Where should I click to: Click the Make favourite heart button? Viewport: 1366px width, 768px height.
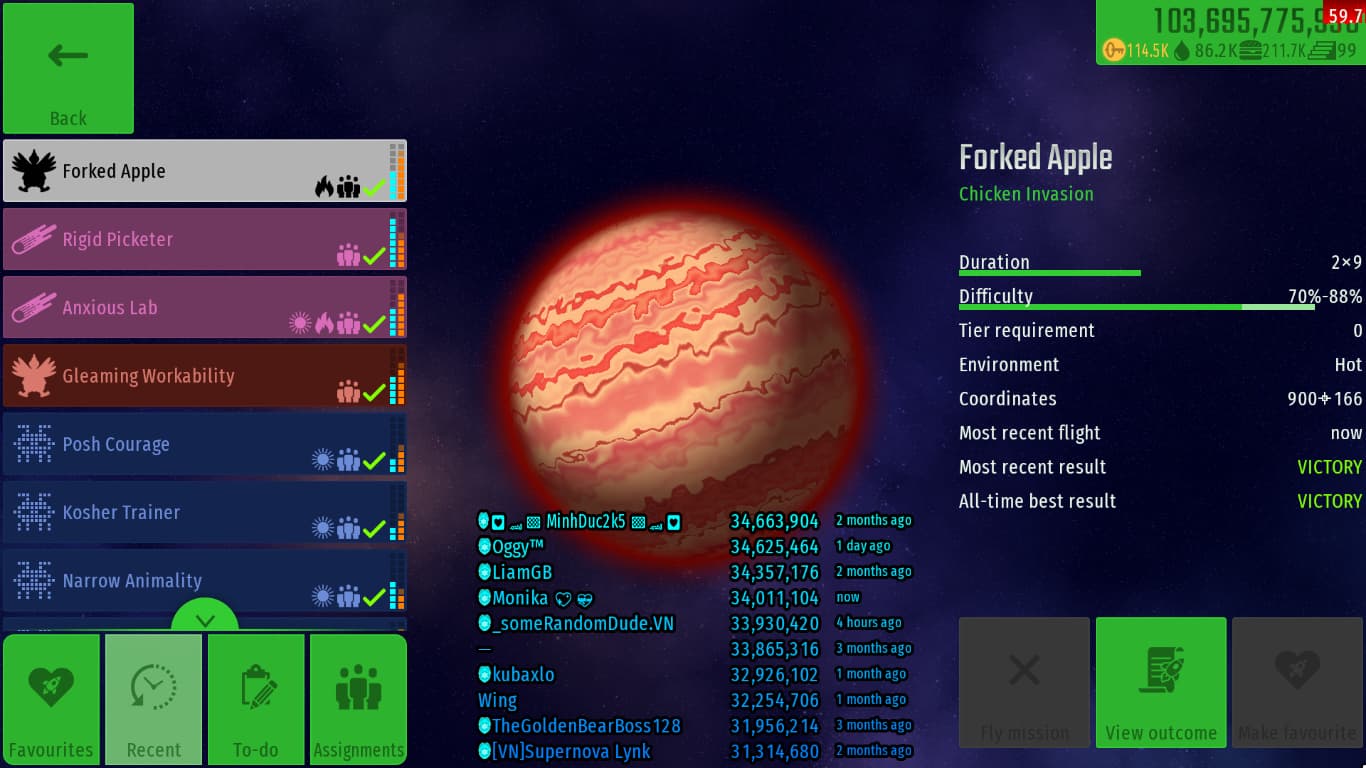pos(1298,682)
